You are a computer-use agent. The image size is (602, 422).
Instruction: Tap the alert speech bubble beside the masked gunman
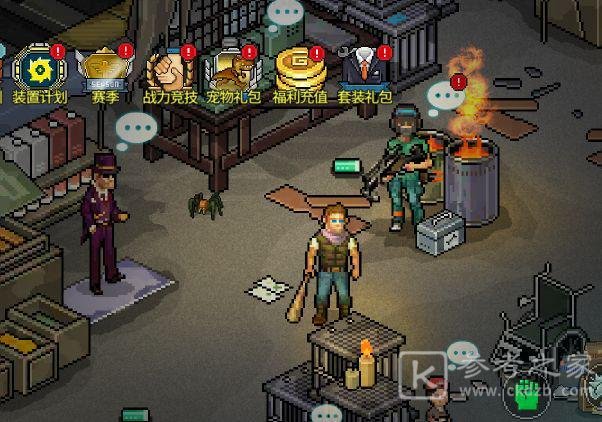click(x=446, y=95)
